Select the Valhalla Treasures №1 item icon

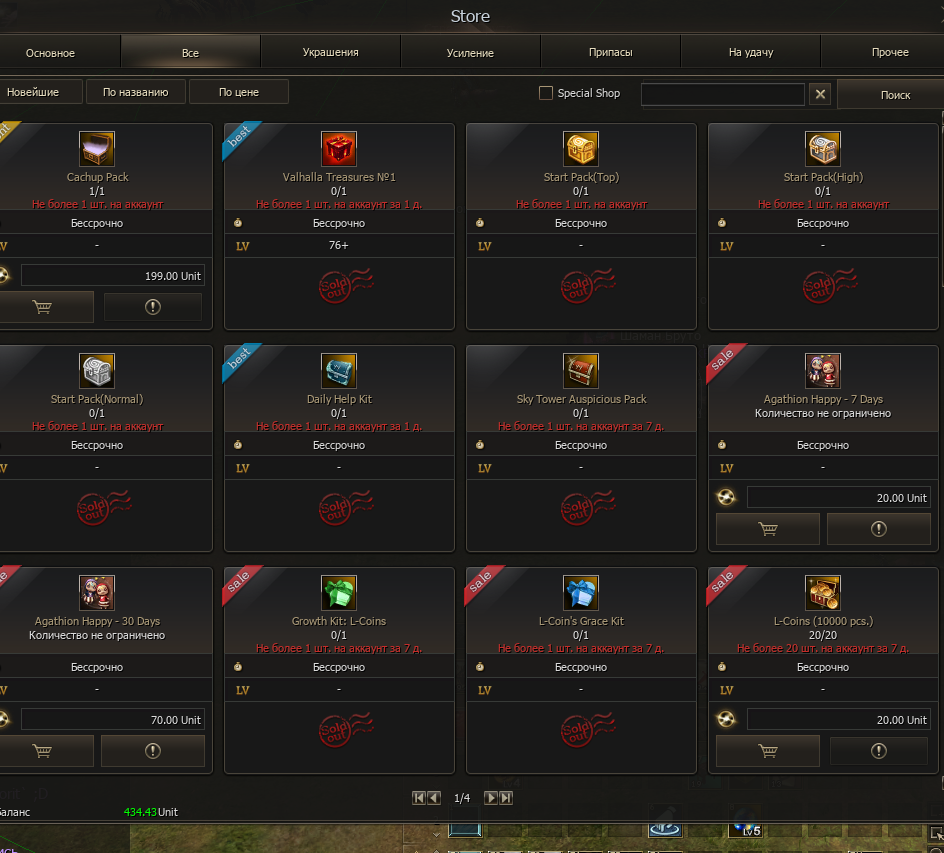tap(339, 149)
